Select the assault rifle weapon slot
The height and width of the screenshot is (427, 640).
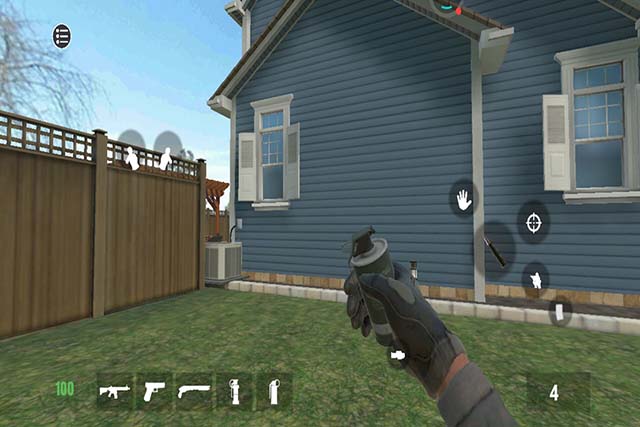click(114, 389)
